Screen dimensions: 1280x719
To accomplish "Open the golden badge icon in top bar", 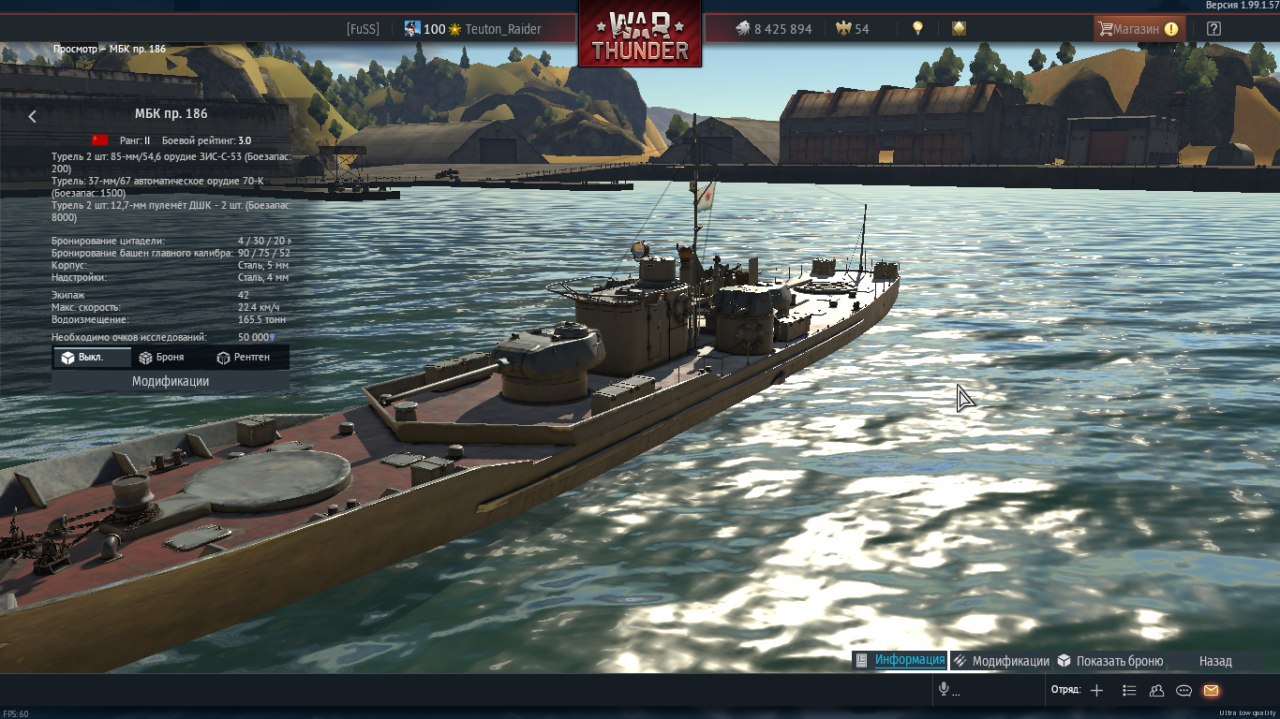I will click(958, 29).
